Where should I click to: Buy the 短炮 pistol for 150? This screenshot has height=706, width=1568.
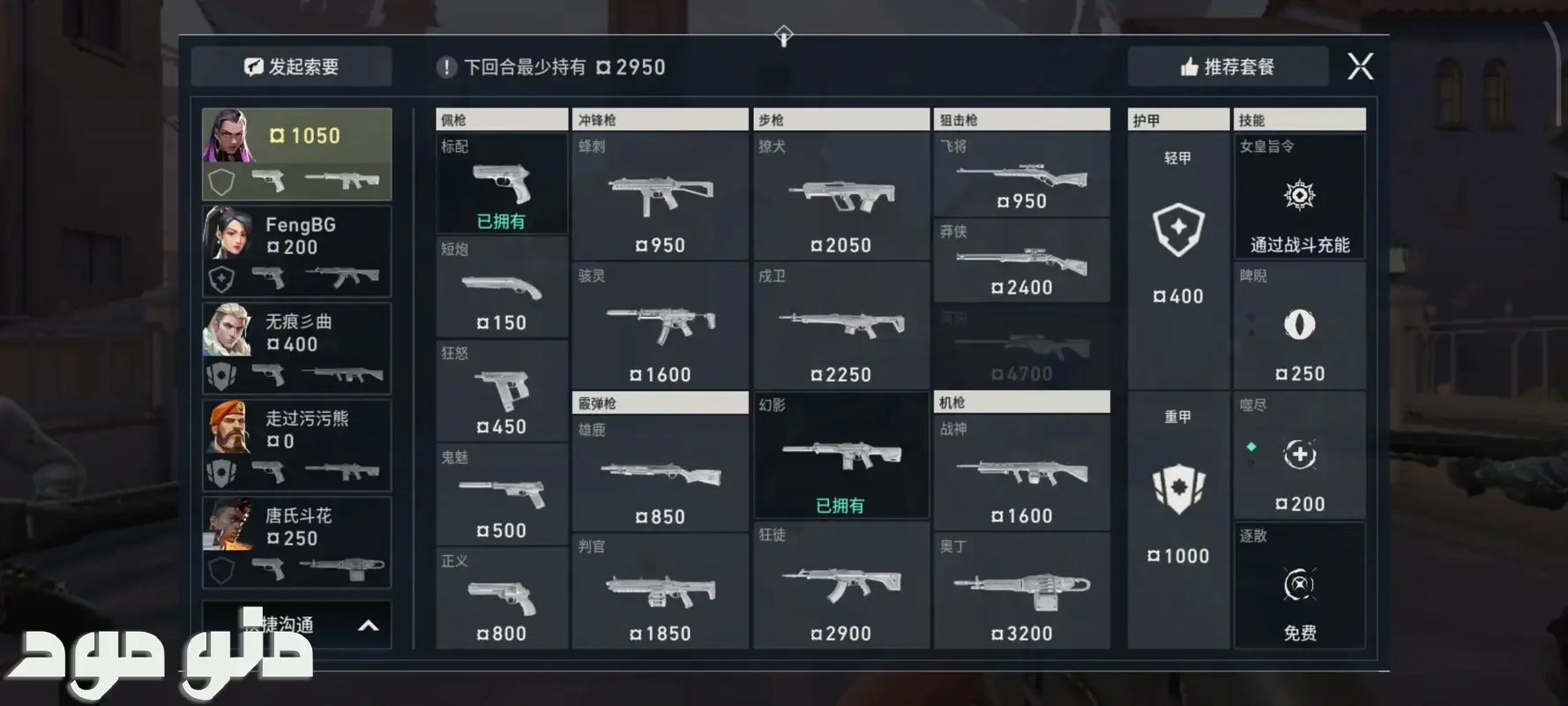[501, 288]
